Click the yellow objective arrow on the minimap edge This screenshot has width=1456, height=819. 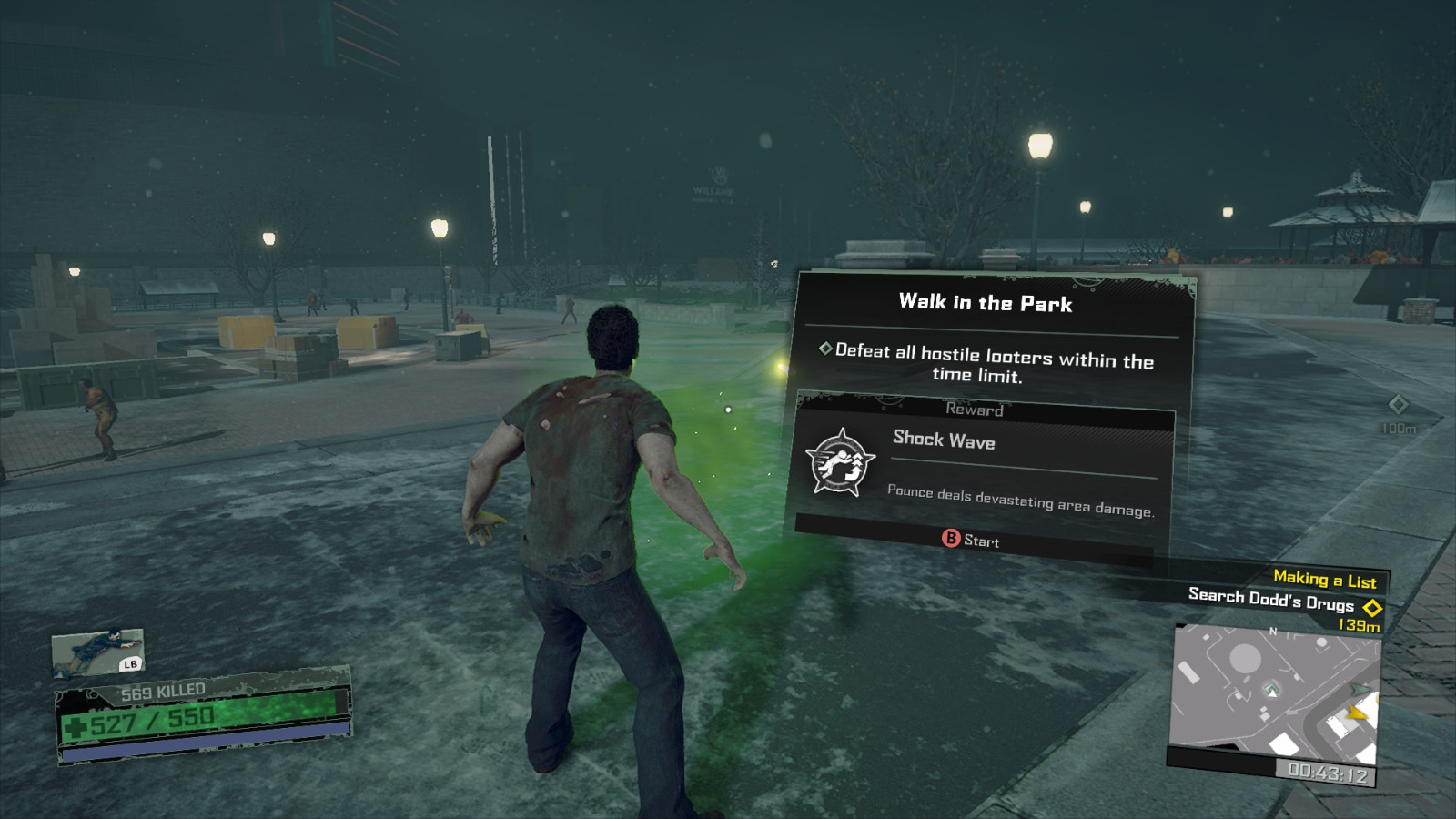click(x=1357, y=713)
